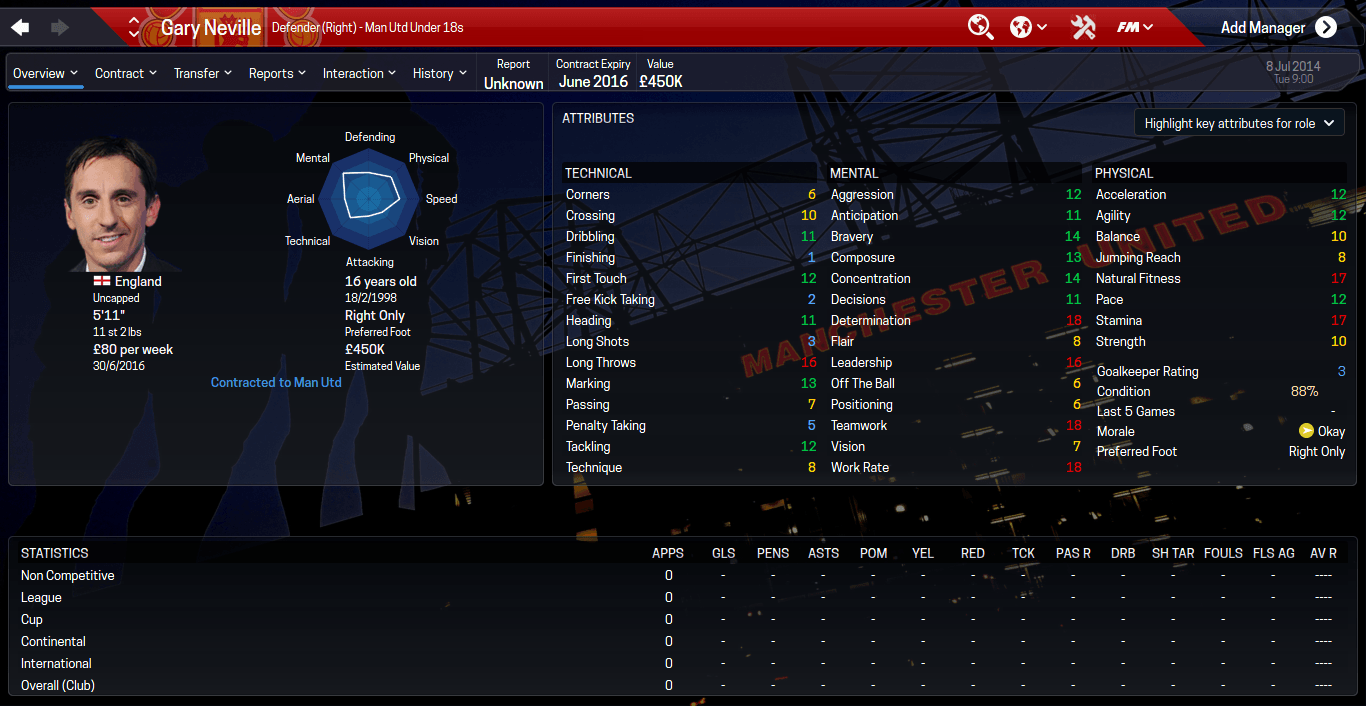Viewport: 1366px width, 706px height.
Task: Open the FM menu dropdown
Action: tap(1135, 27)
